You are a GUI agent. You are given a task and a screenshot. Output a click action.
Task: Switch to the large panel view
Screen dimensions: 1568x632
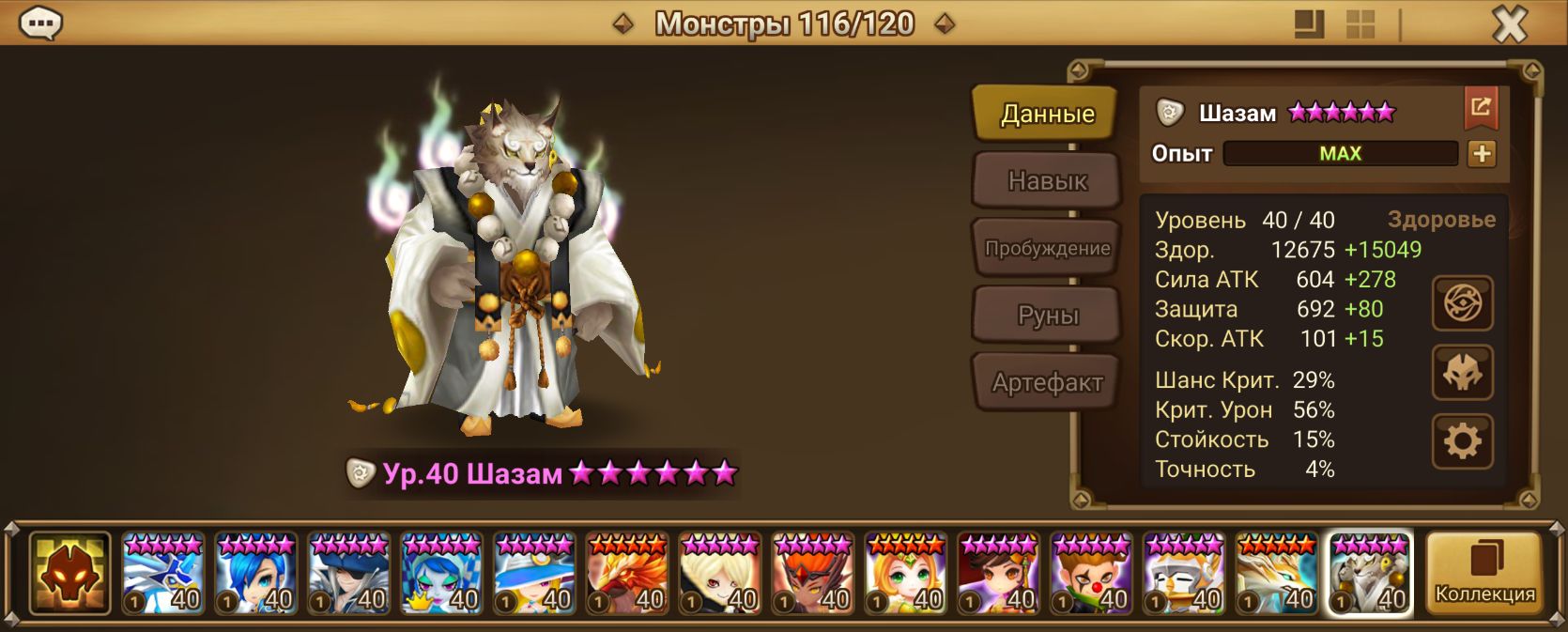pyautogui.click(x=1309, y=24)
